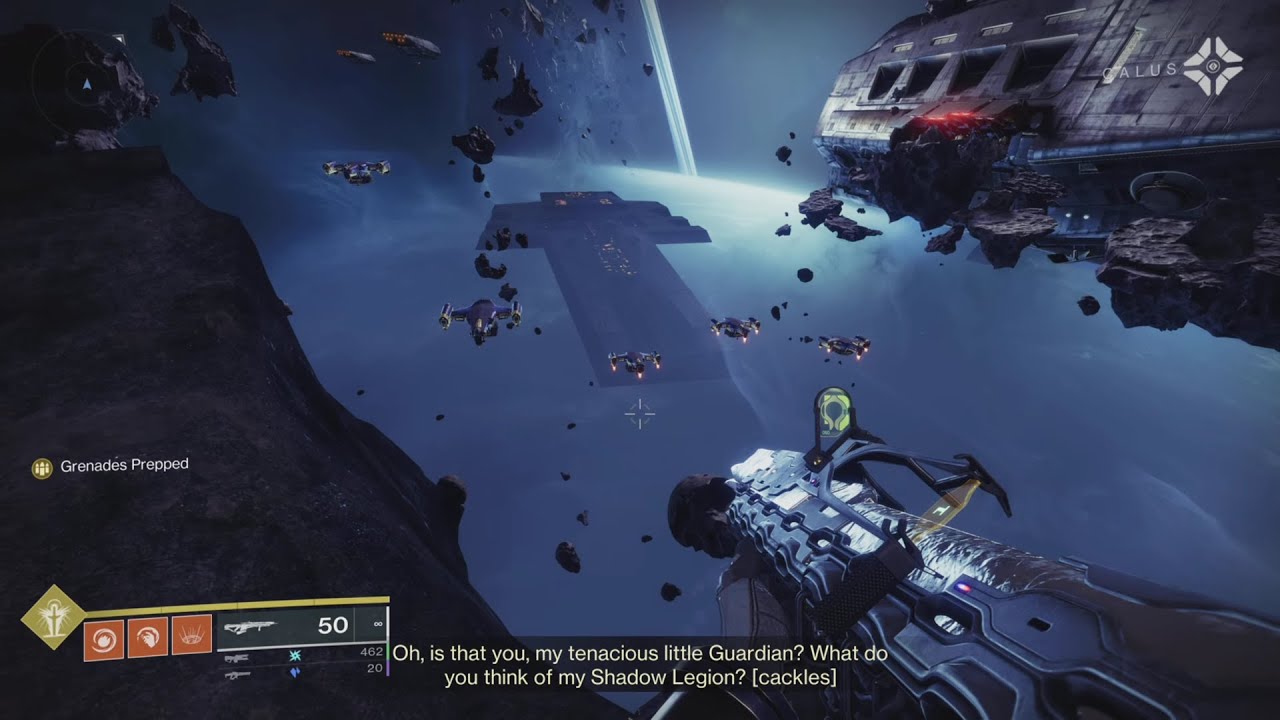Viewport: 1280px width, 720px height.
Task: Use the orange melee hand ability
Action: pyautogui.click(x=147, y=636)
